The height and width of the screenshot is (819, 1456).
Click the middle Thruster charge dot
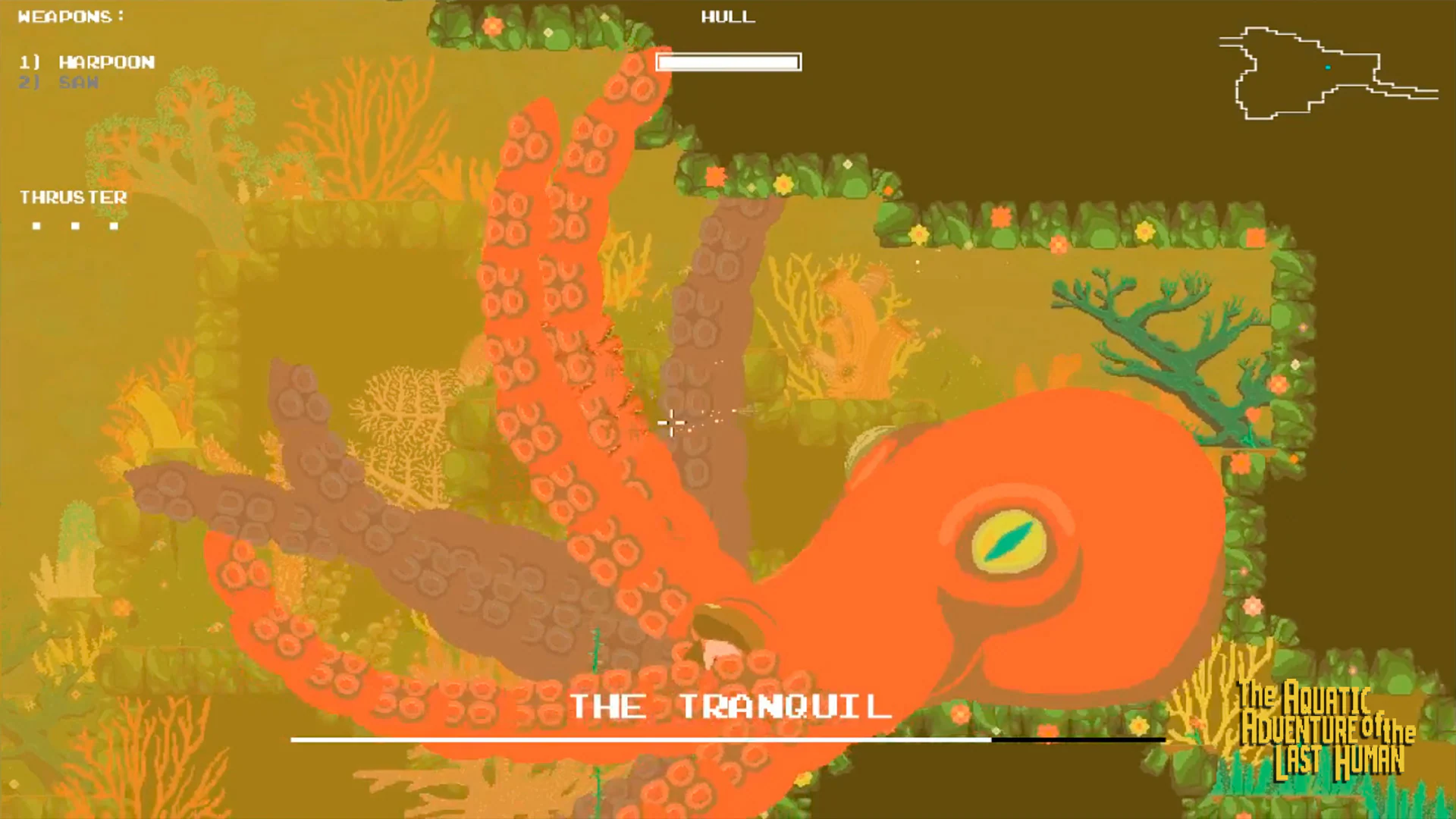coord(75,224)
